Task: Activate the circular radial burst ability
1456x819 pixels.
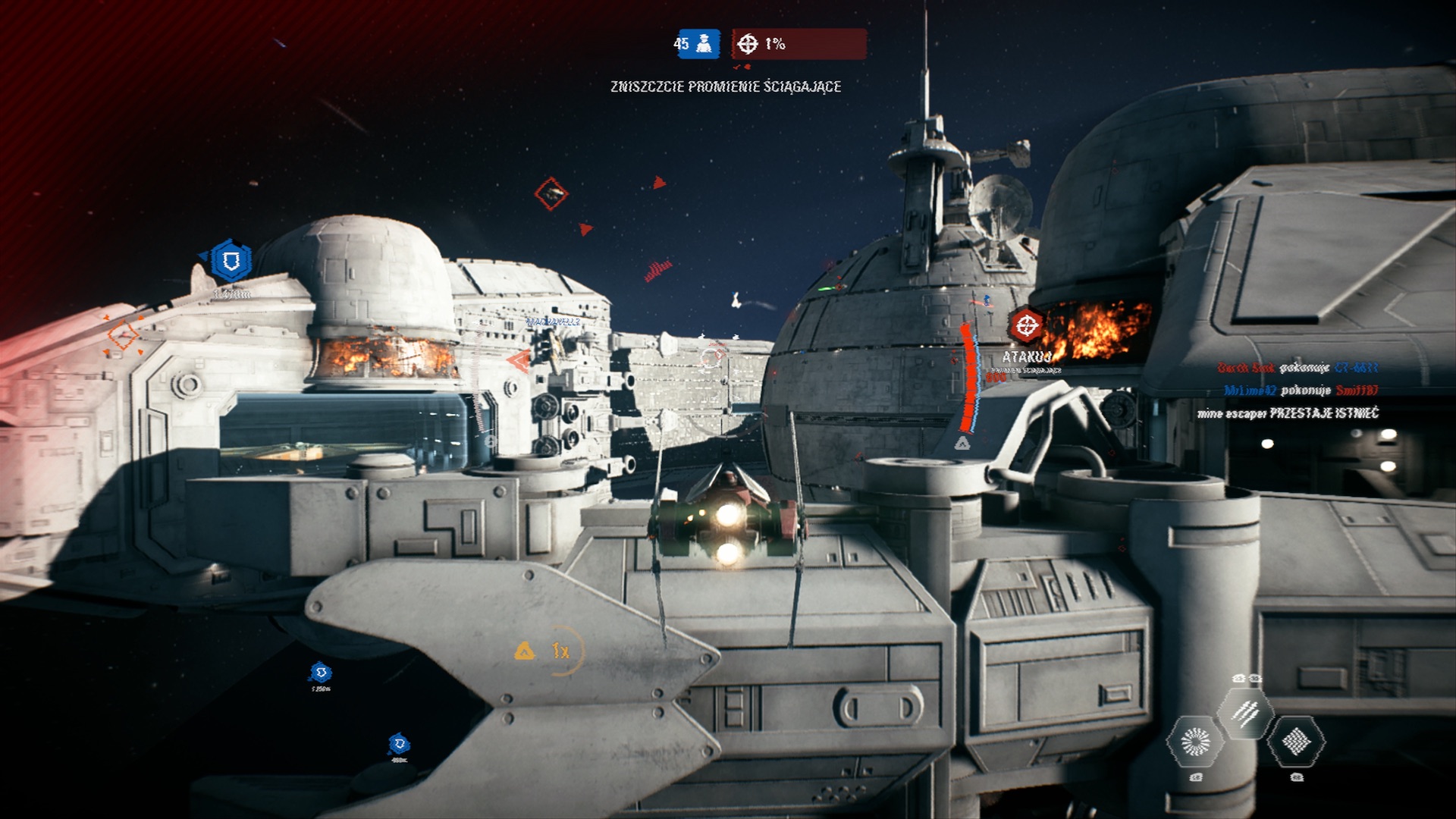Action: pos(1196,742)
